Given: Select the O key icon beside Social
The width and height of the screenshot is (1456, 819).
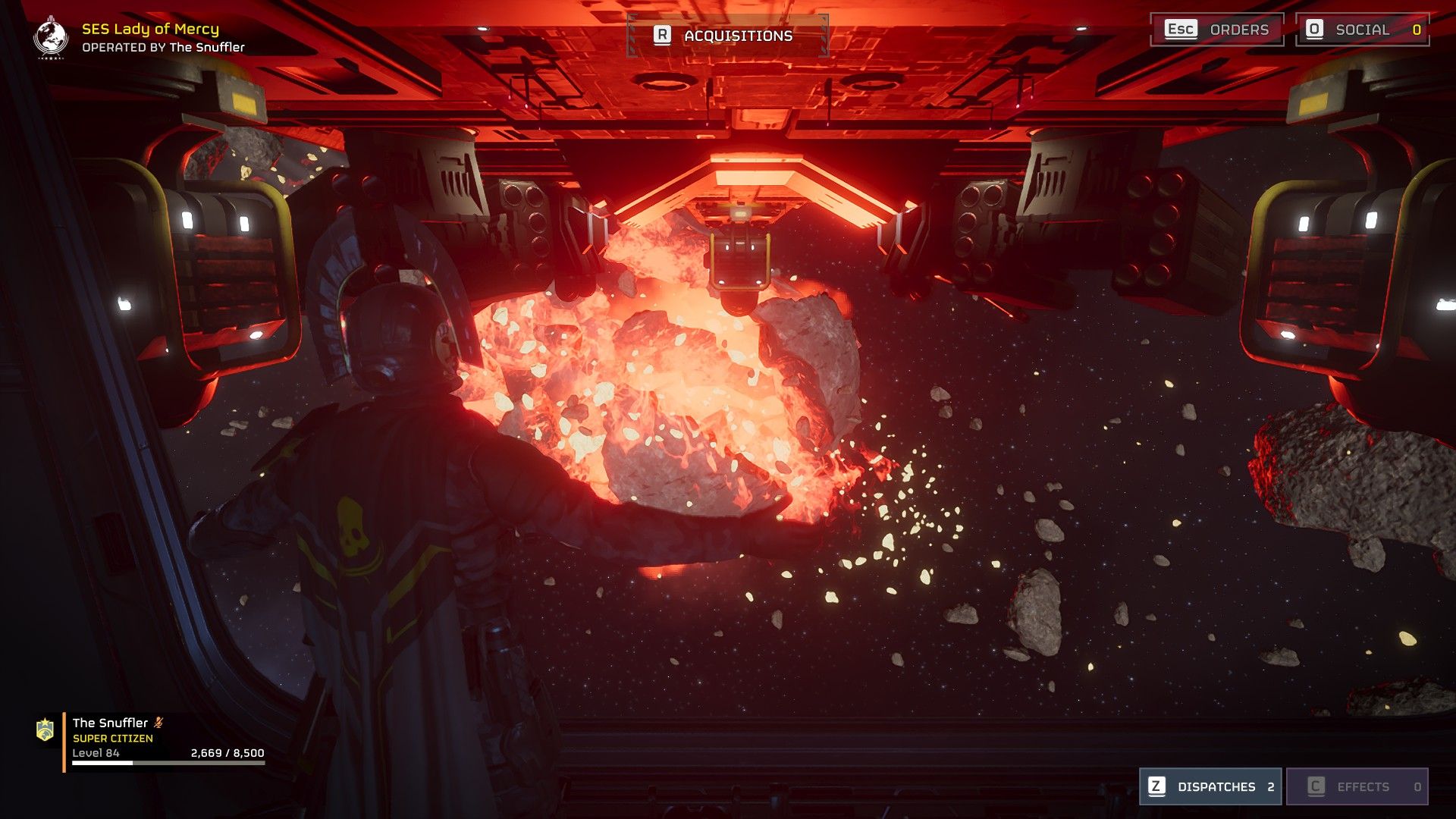Looking at the screenshot, I should click(x=1315, y=30).
